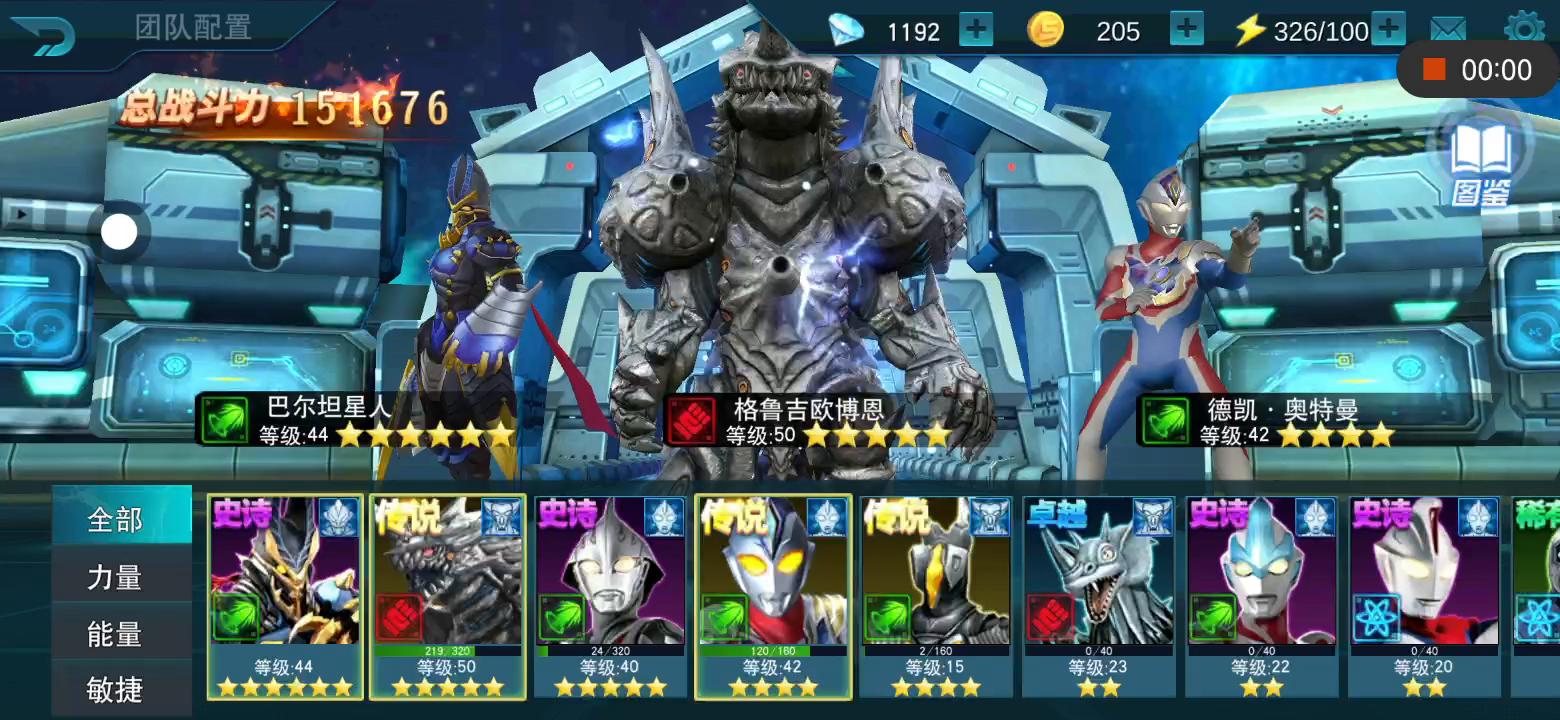Open the 图鉴 encyclopedia book
The height and width of the screenshot is (720, 1560).
1481,160
